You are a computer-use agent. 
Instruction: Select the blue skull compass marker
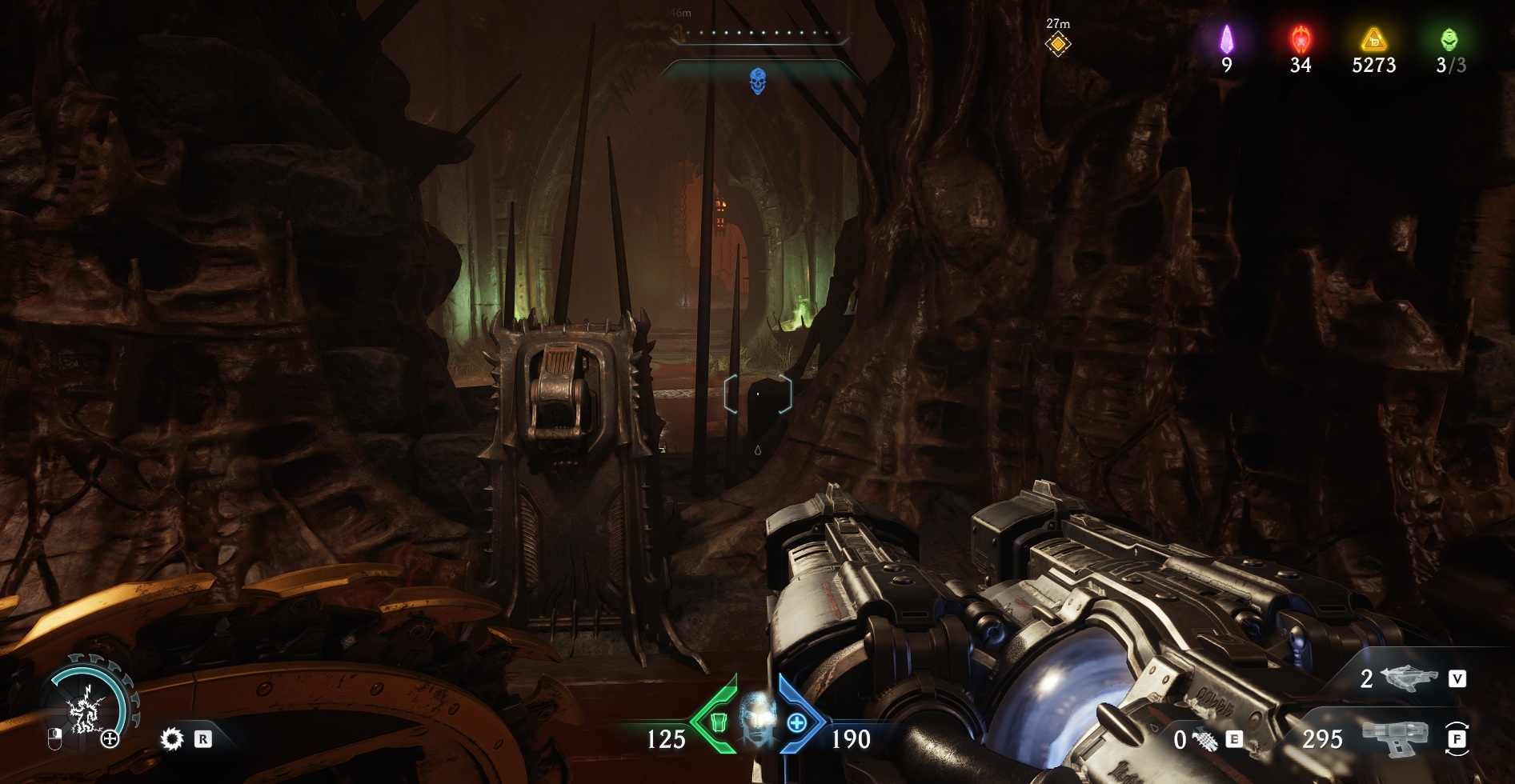(x=757, y=81)
